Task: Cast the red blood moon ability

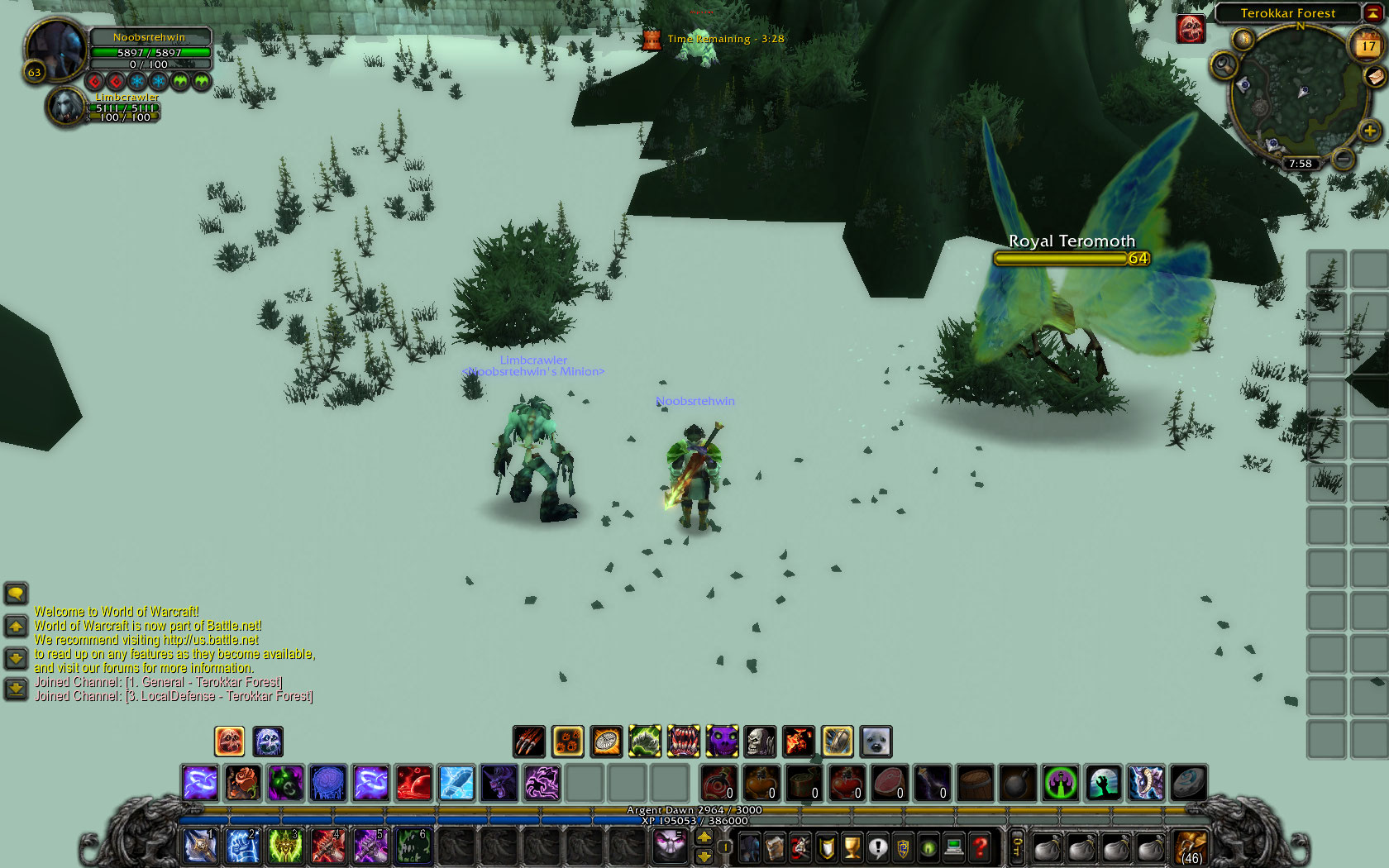Action: (413, 783)
